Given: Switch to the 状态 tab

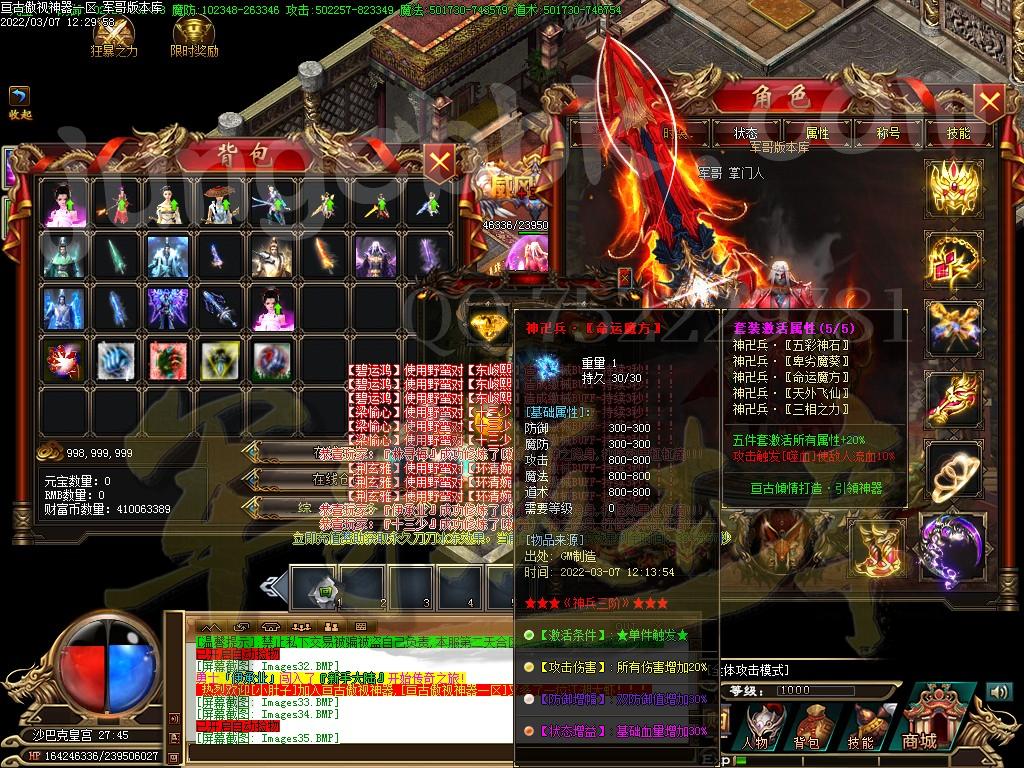Looking at the screenshot, I should click(746, 133).
